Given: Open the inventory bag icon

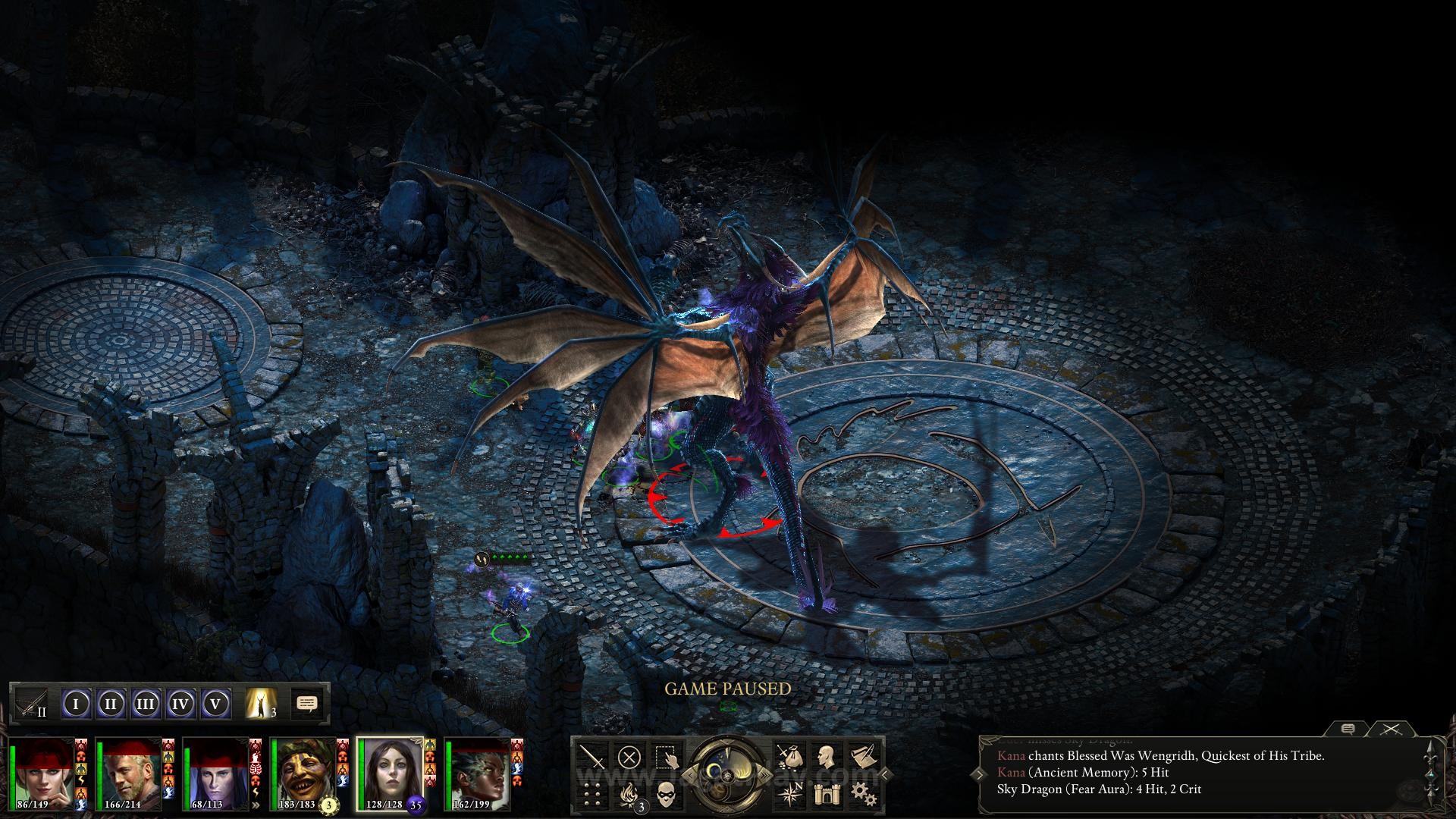Looking at the screenshot, I should pos(792,756).
